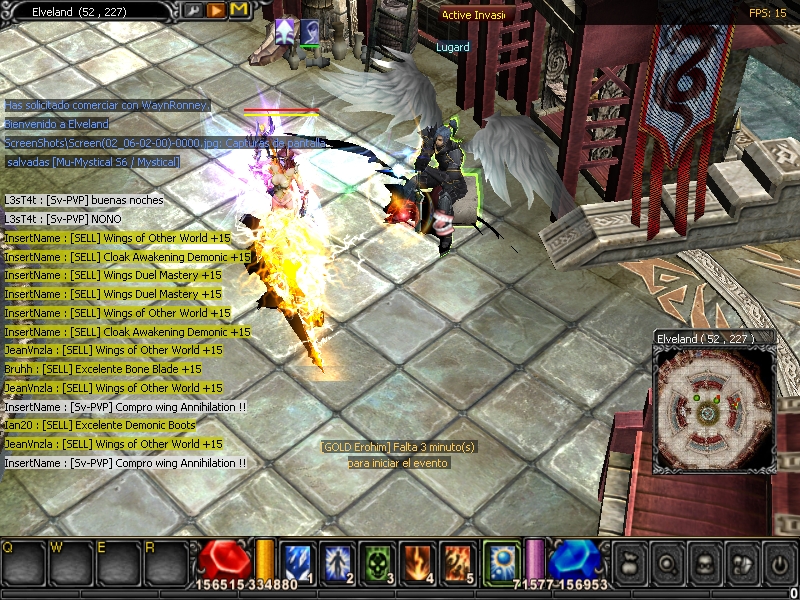Activate skill slot 1 blue blade
Image resolution: width=800 pixels, height=600 pixels.
298,561
